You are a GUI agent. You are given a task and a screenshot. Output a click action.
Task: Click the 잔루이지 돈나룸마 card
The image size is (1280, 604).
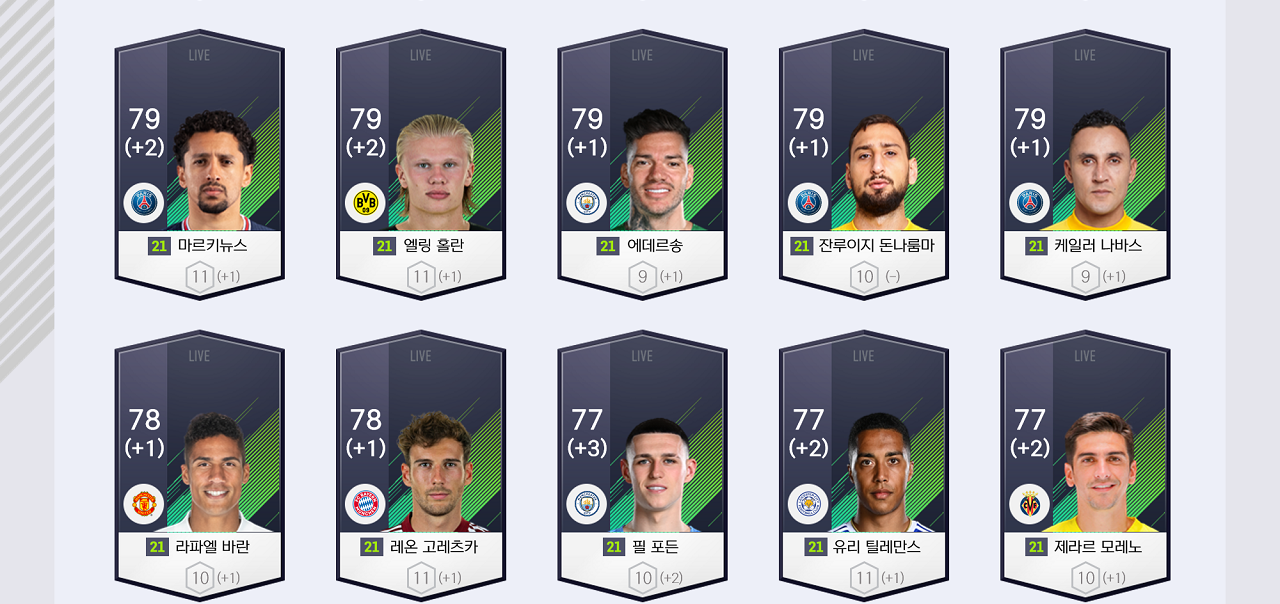pyautogui.click(x=864, y=165)
